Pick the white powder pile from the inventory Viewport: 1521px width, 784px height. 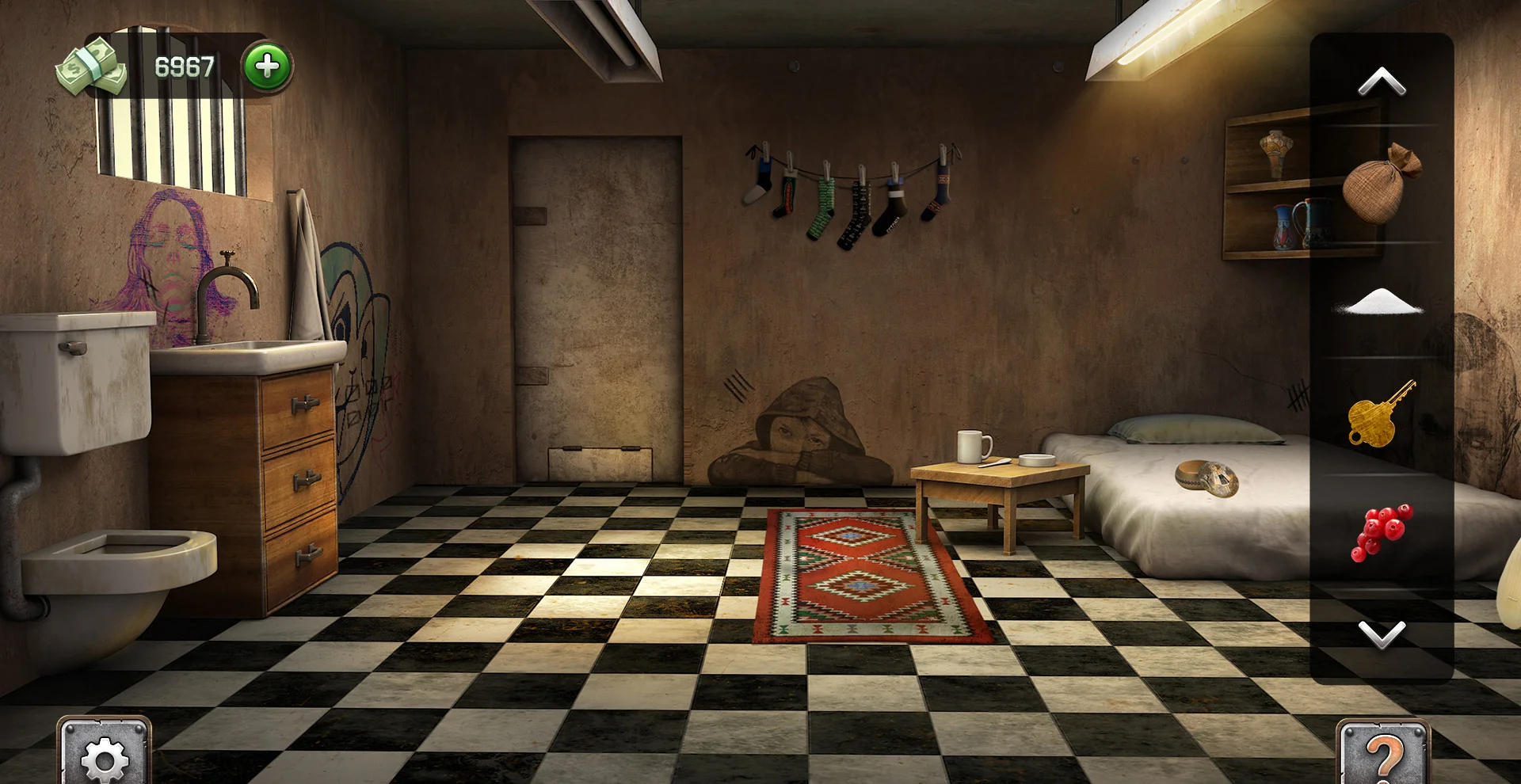pos(1380,303)
